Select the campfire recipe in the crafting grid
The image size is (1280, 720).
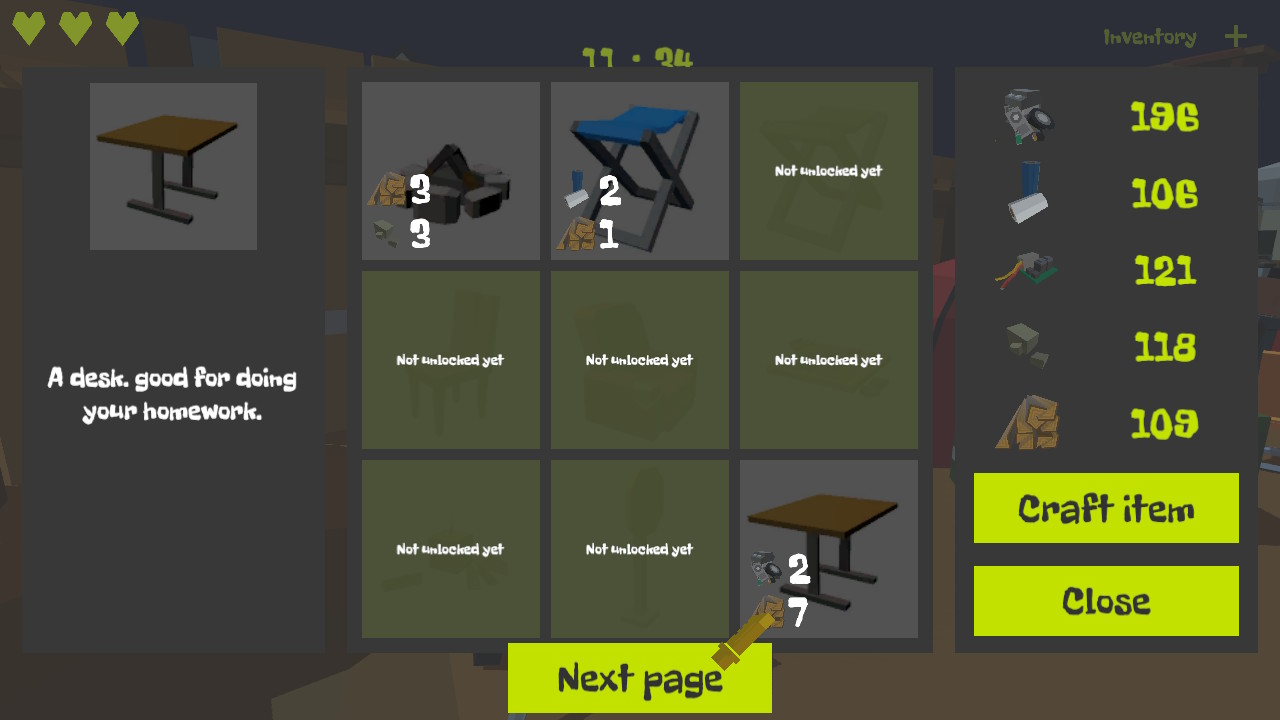[x=450, y=170]
